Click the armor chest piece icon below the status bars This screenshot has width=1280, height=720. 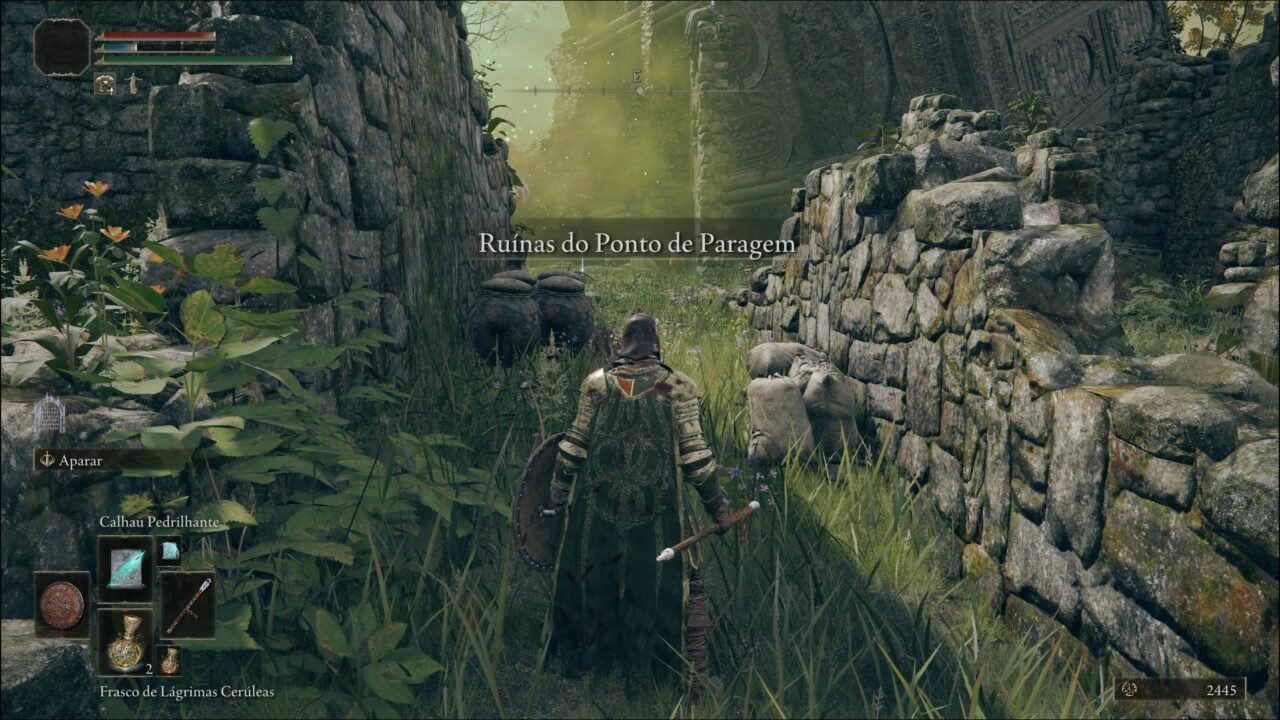(x=105, y=83)
